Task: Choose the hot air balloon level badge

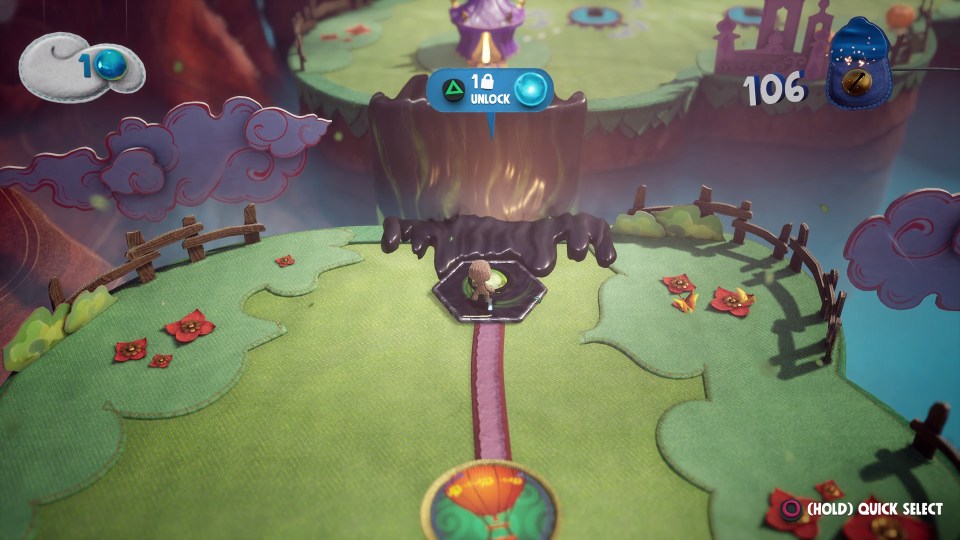Action: coord(488,501)
